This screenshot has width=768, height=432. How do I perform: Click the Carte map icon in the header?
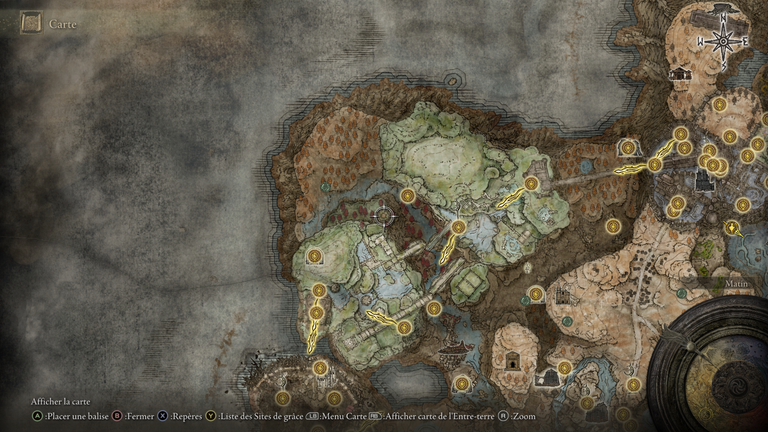click(x=31, y=21)
